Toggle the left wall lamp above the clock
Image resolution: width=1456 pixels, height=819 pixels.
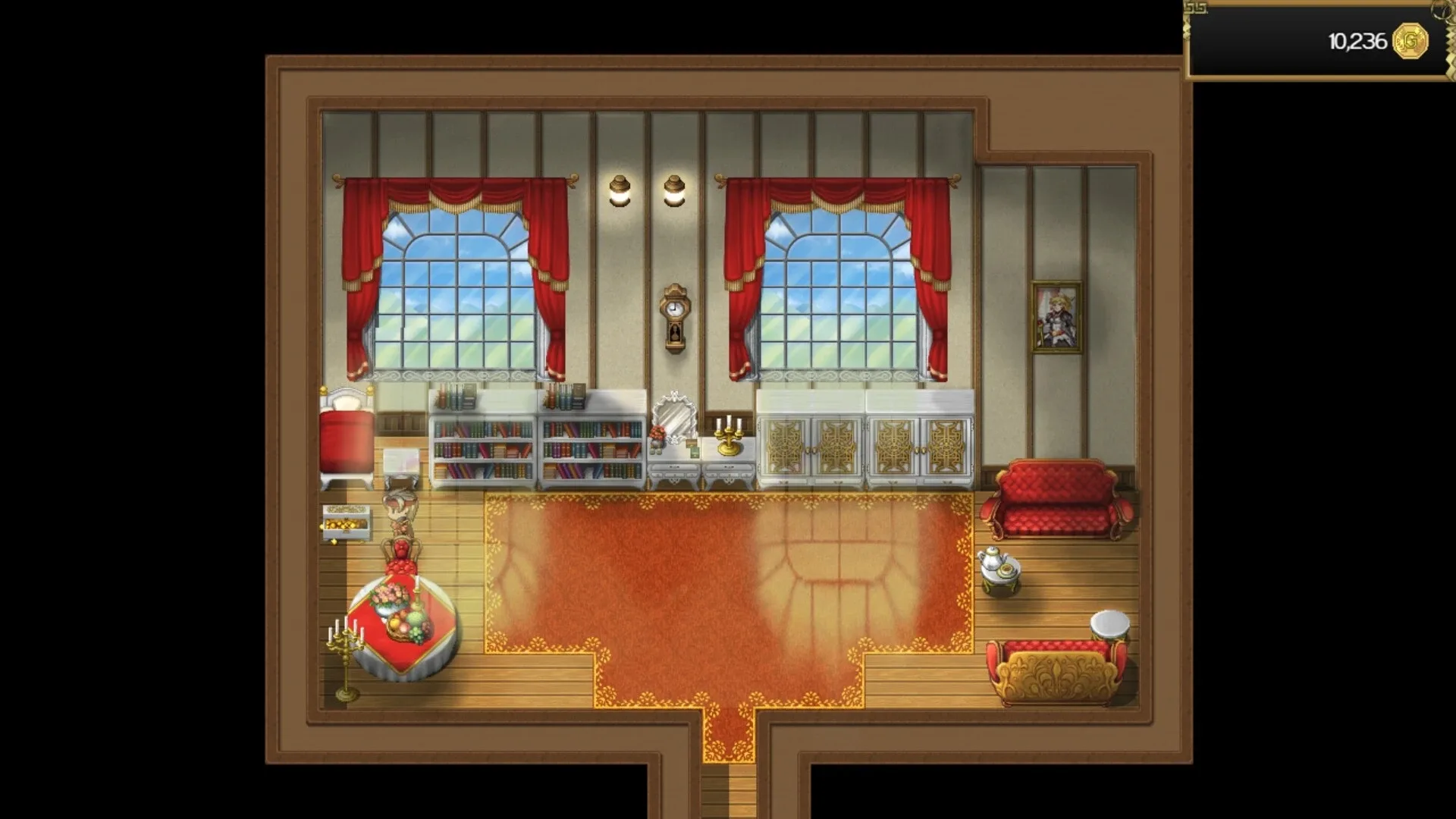pyautogui.click(x=619, y=188)
